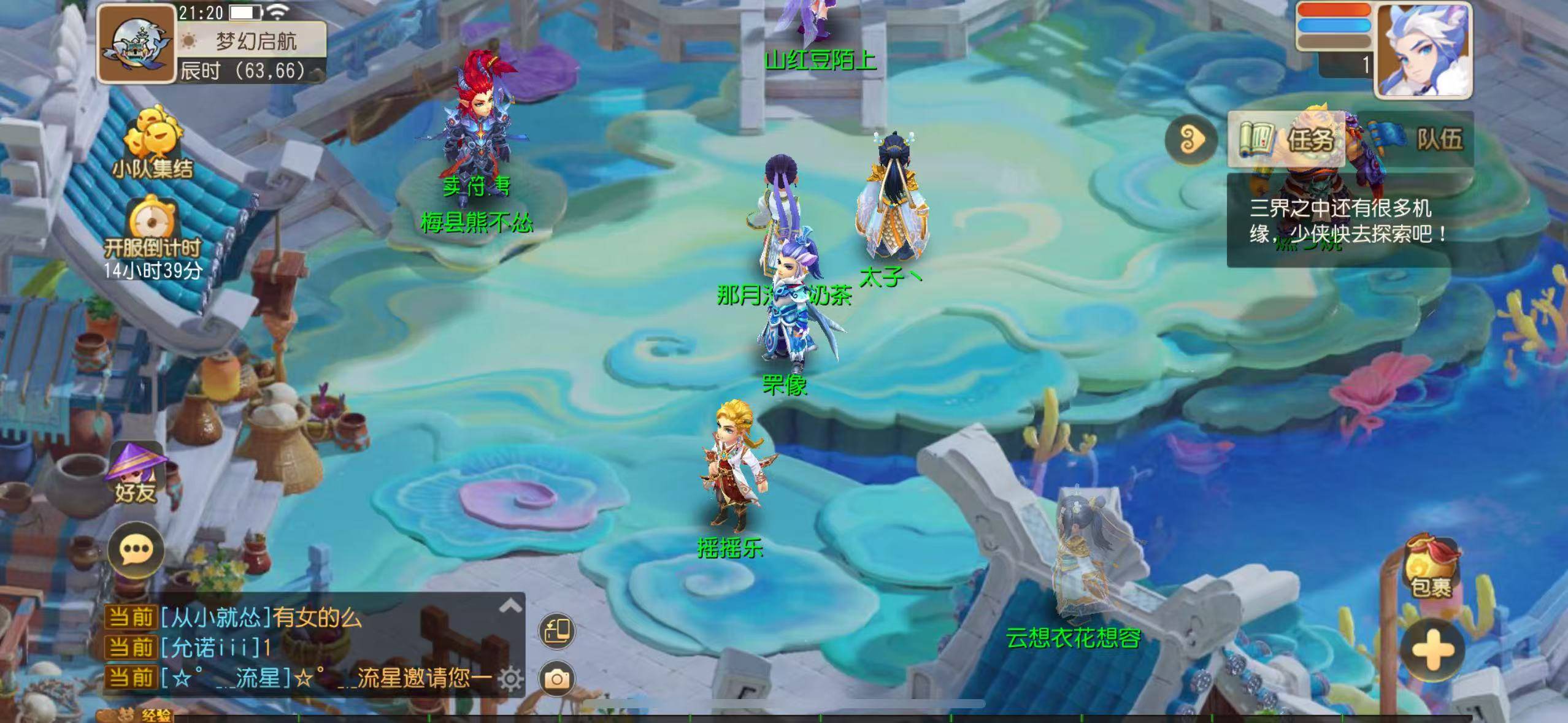Switch to the 队伍 team tab
The width and height of the screenshot is (1568, 723).
pyautogui.click(x=1416, y=139)
